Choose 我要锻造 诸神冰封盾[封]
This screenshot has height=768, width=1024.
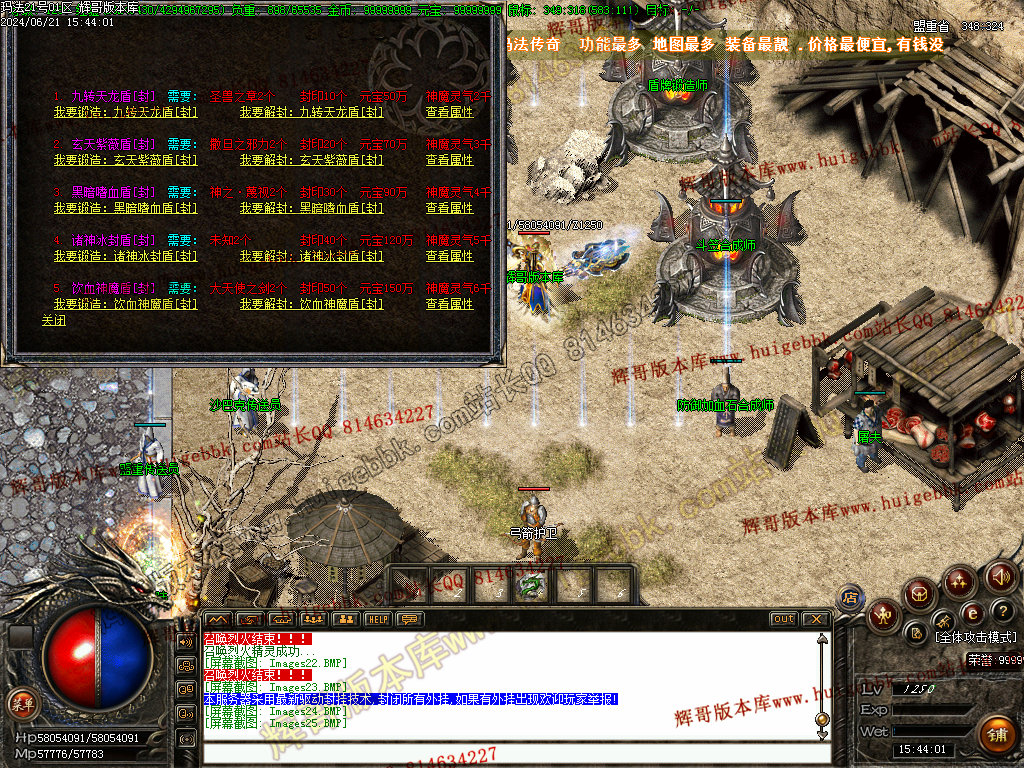click(x=105, y=256)
